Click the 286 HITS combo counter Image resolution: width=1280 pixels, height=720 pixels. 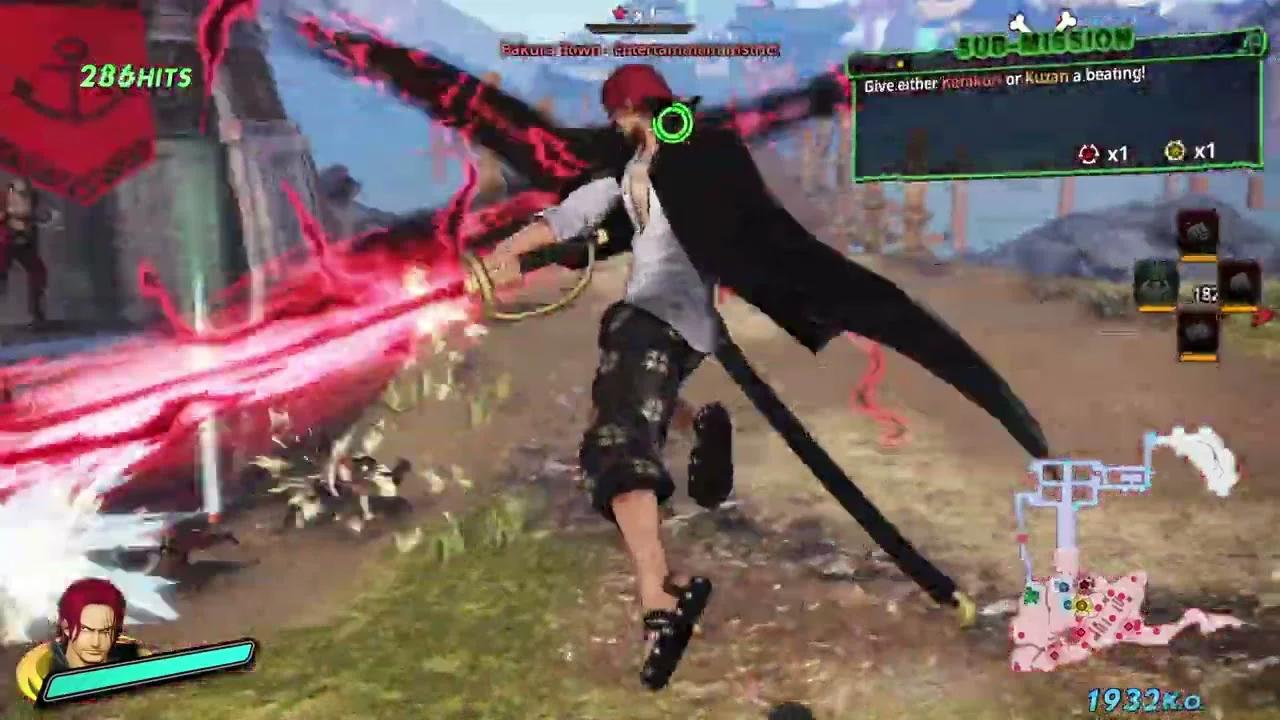(138, 77)
